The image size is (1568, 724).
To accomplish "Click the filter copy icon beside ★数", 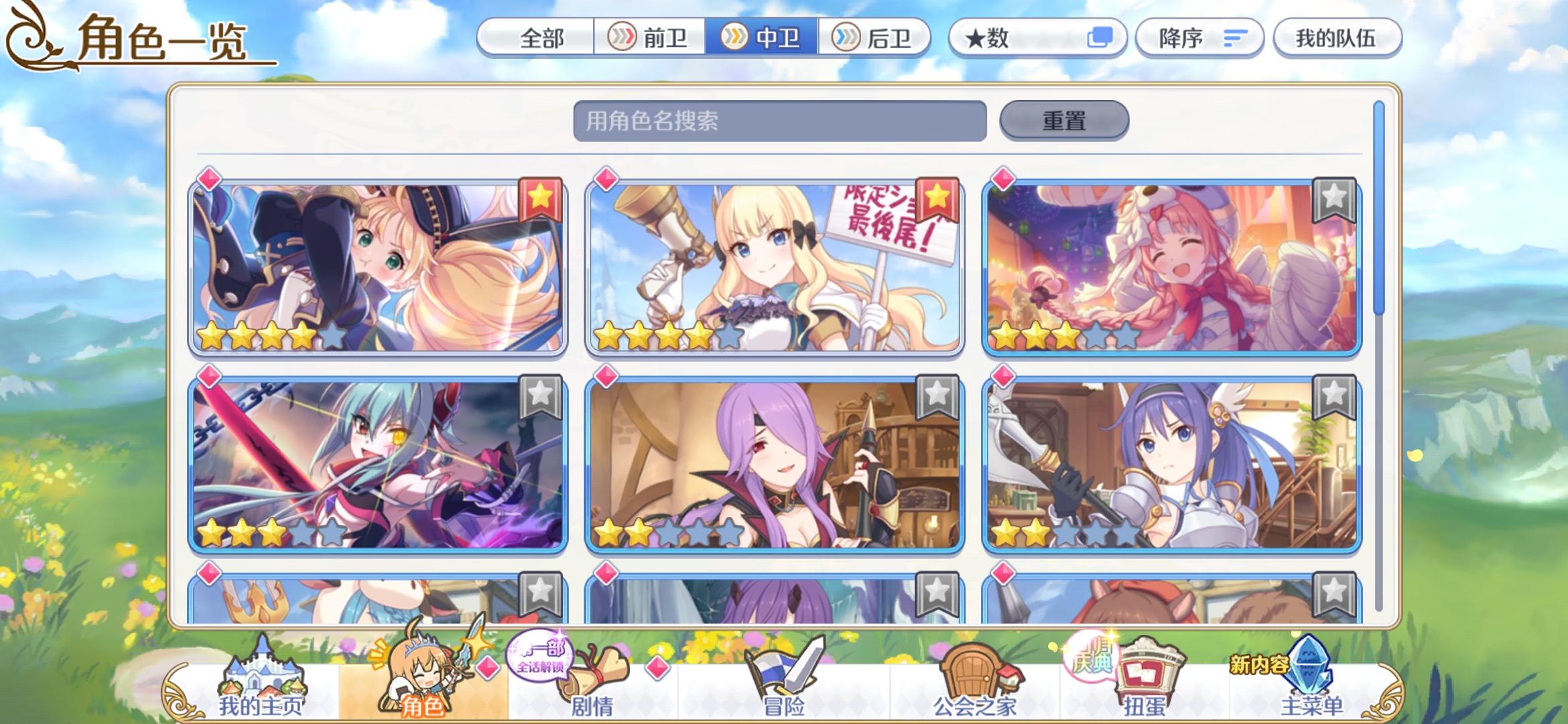I will tap(1100, 38).
